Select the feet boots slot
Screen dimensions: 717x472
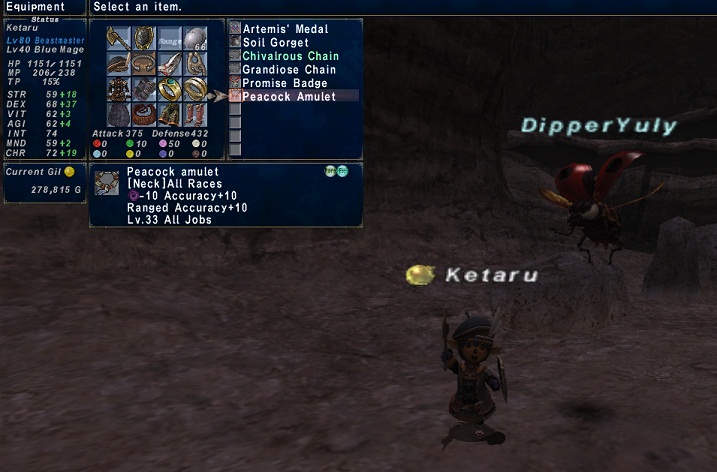(x=195, y=113)
